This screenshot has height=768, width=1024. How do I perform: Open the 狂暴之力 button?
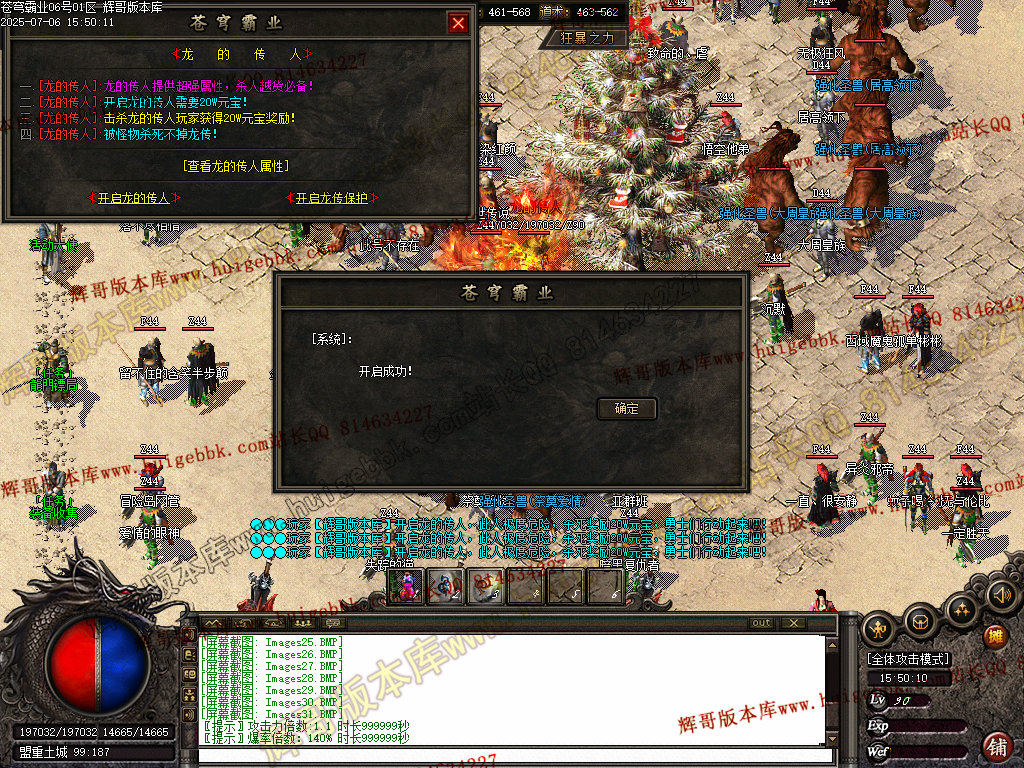pos(593,38)
